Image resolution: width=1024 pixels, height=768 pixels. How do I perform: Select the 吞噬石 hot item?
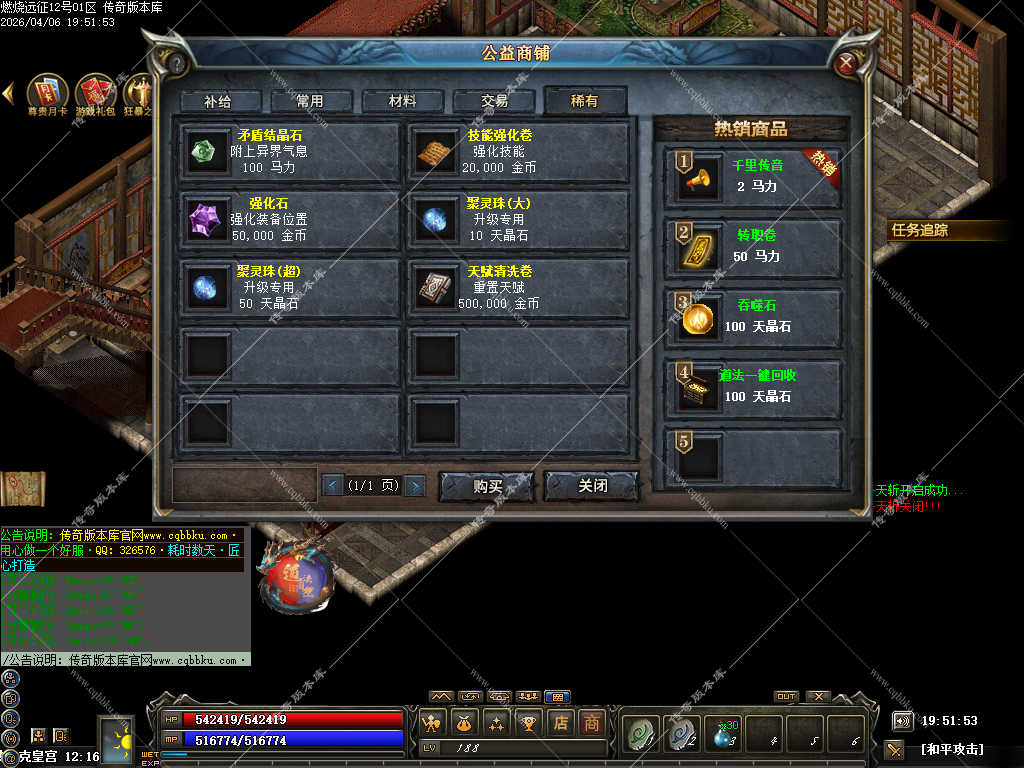tap(754, 317)
